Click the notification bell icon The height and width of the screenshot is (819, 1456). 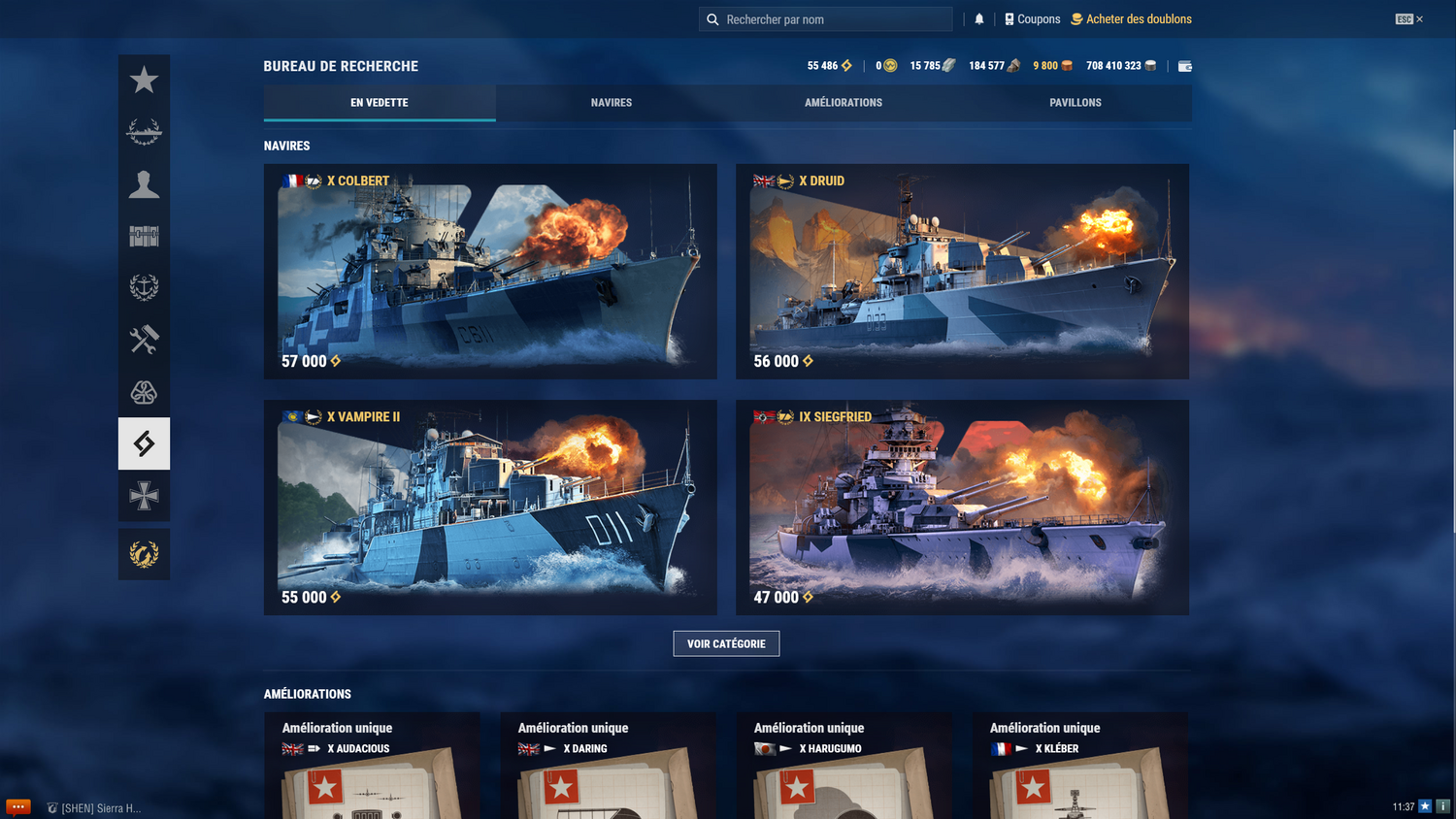978,18
